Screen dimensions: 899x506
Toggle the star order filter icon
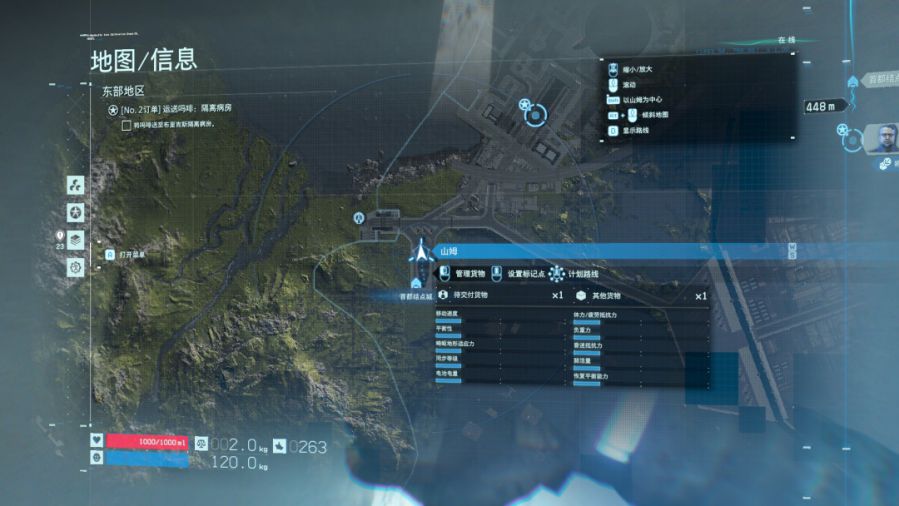(x=75, y=212)
